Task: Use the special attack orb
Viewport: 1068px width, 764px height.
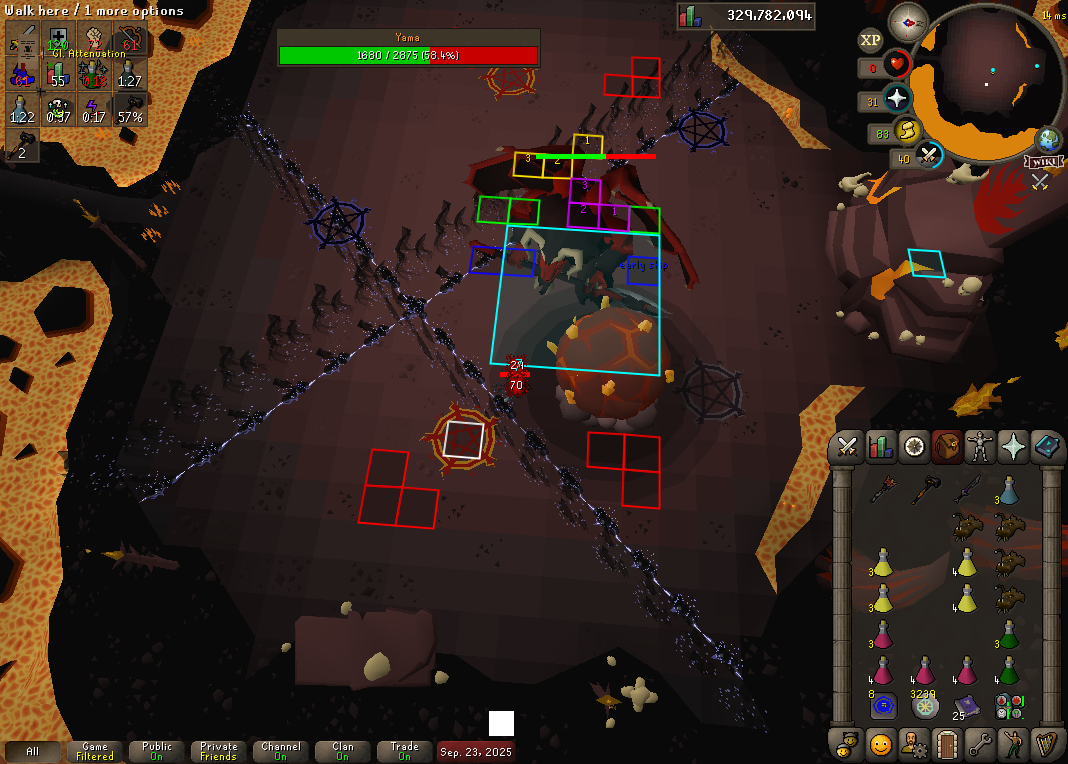Action: [929, 156]
